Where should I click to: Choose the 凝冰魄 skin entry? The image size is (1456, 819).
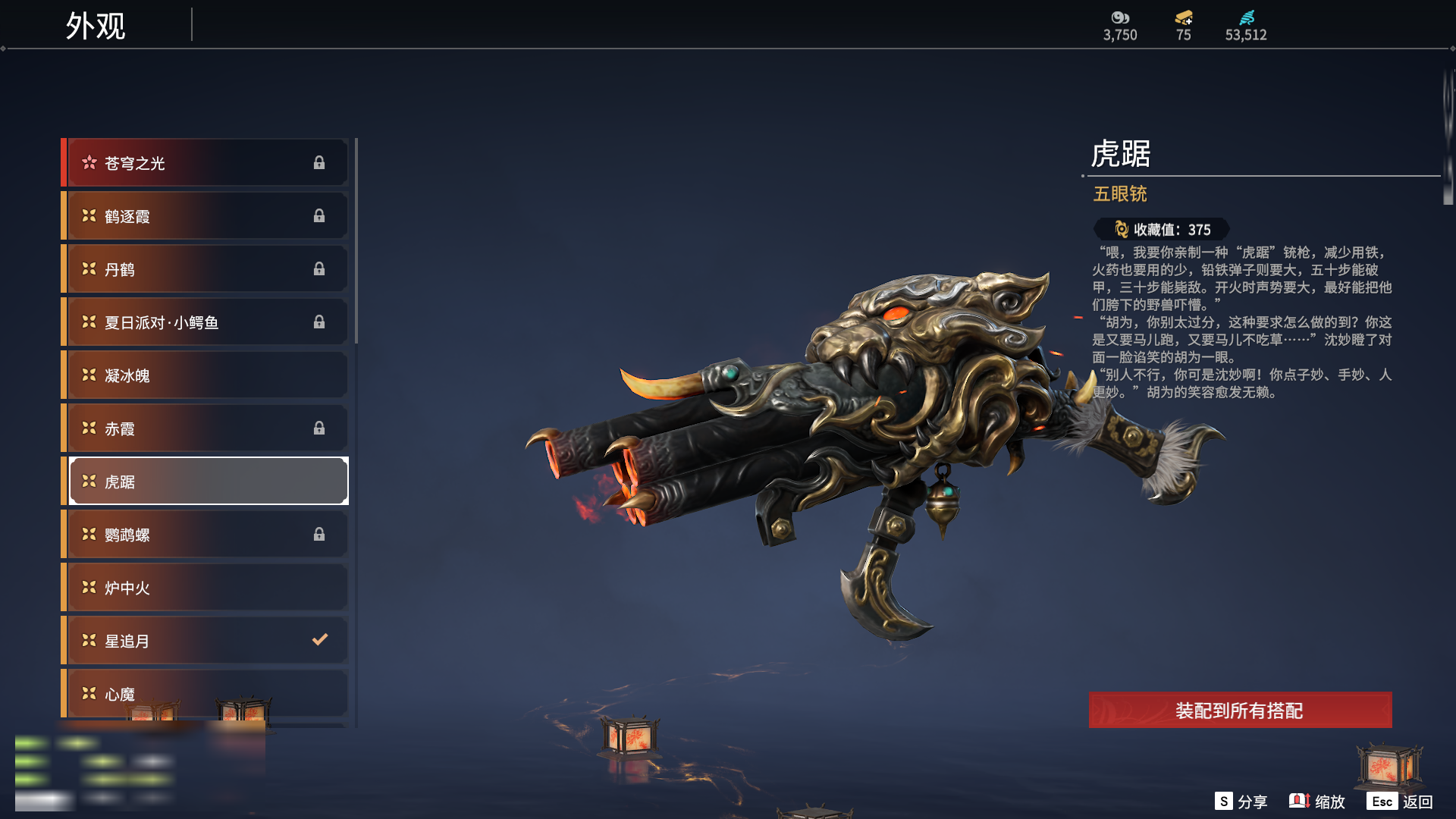click(206, 375)
